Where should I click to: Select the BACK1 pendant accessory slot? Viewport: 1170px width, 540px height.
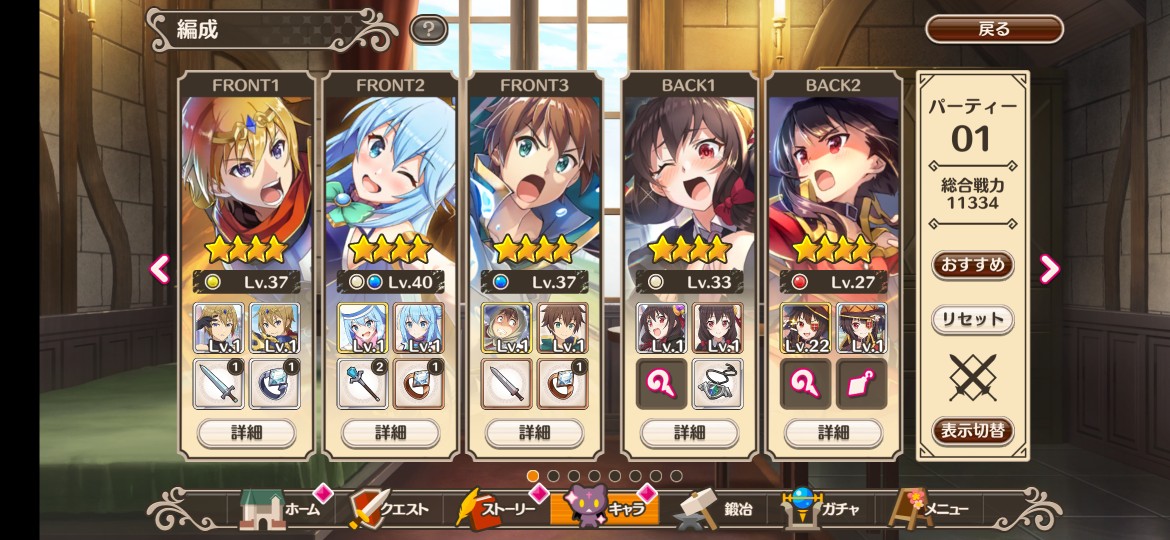[x=717, y=385]
